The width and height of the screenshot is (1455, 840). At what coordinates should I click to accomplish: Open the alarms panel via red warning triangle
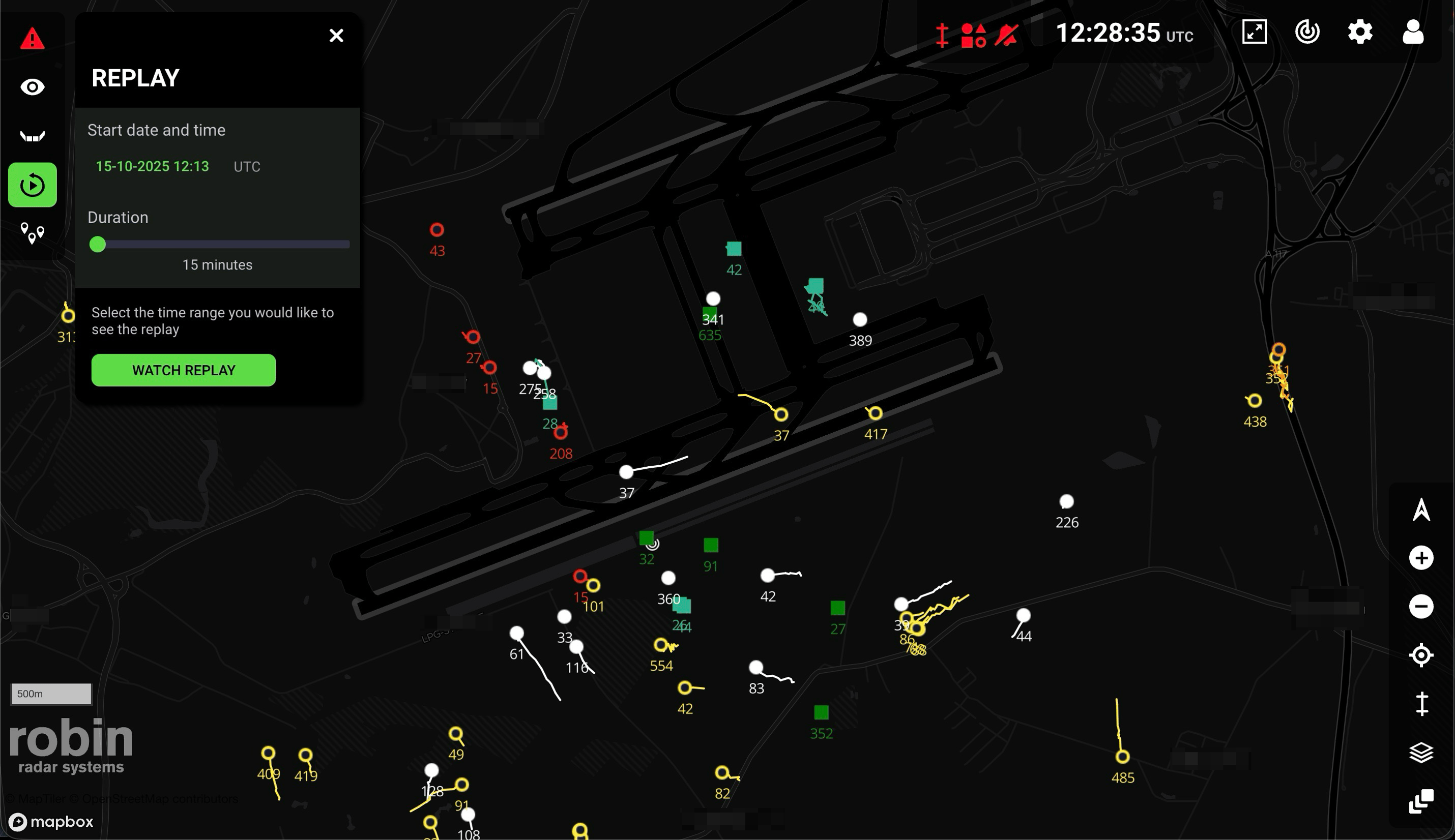point(33,39)
